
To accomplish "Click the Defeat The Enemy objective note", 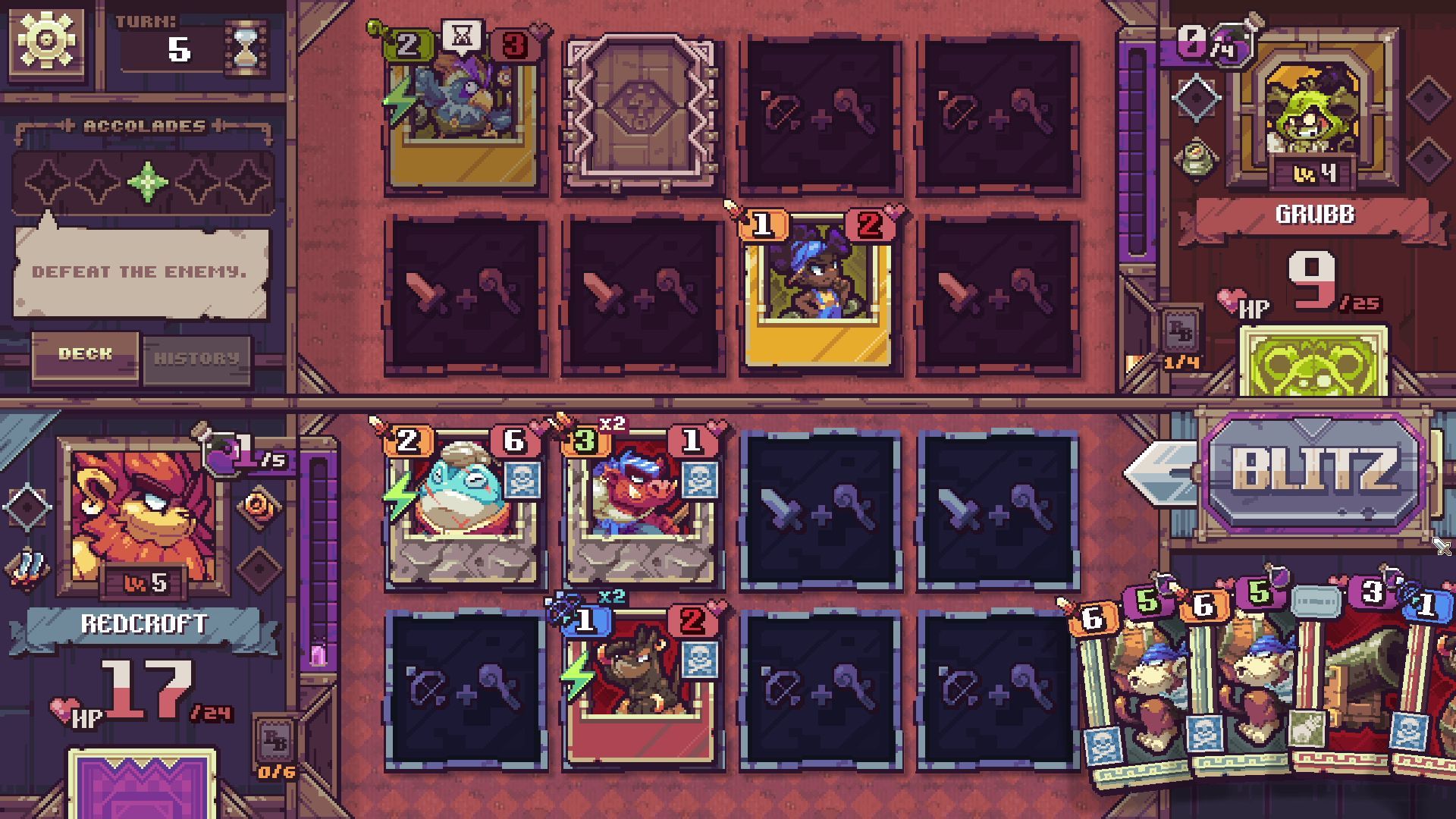I will 140,273.
